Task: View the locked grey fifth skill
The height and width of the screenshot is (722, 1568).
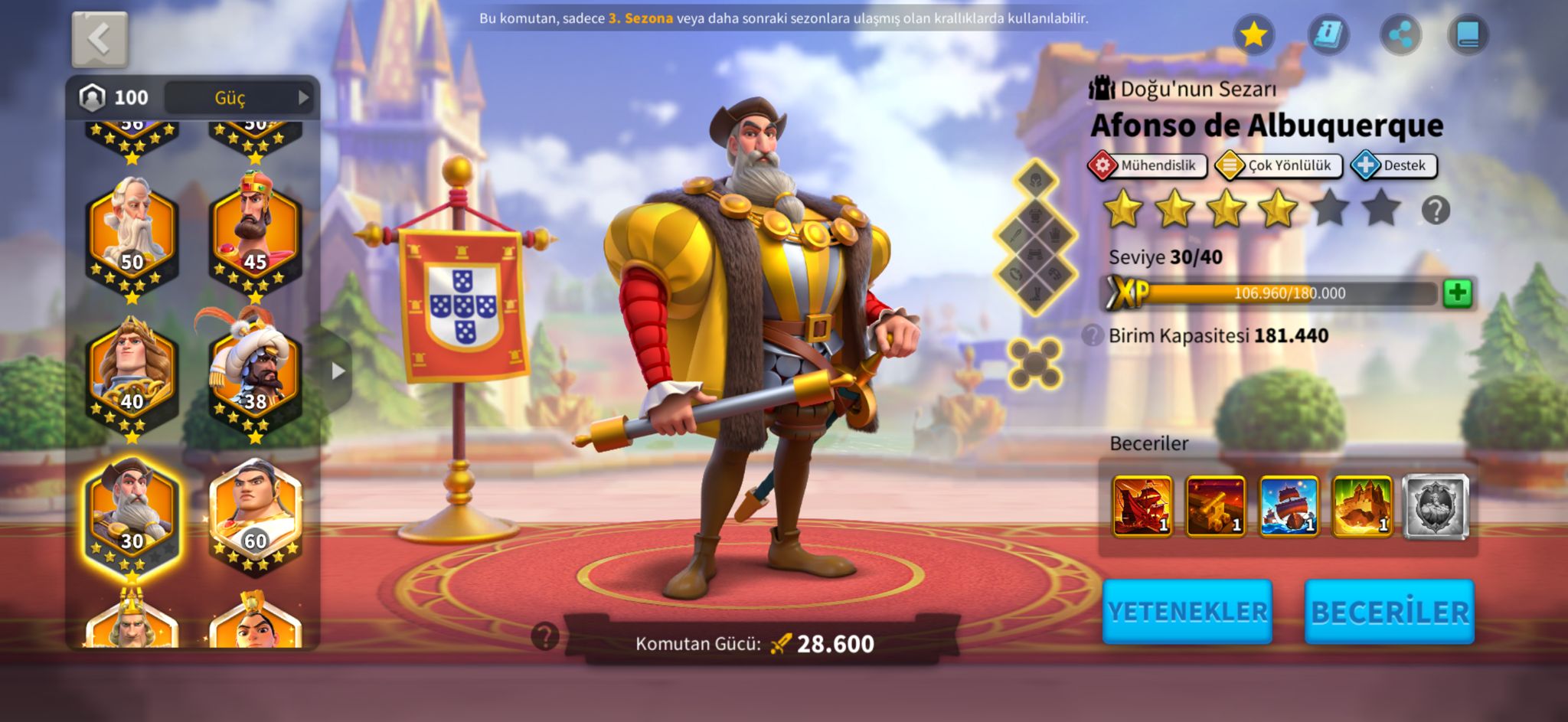Action: tap(1436, 506)
